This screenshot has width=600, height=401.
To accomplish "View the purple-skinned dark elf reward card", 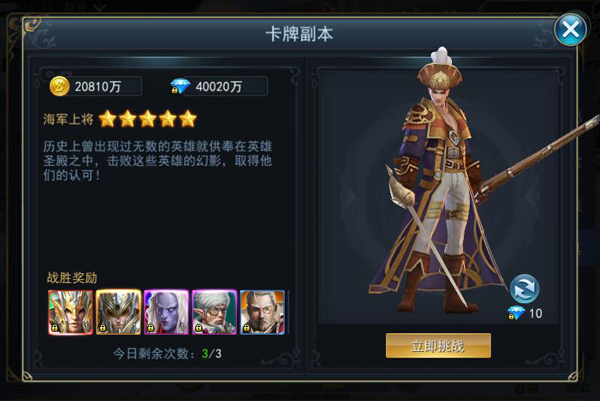I will [x=166, y=312].
